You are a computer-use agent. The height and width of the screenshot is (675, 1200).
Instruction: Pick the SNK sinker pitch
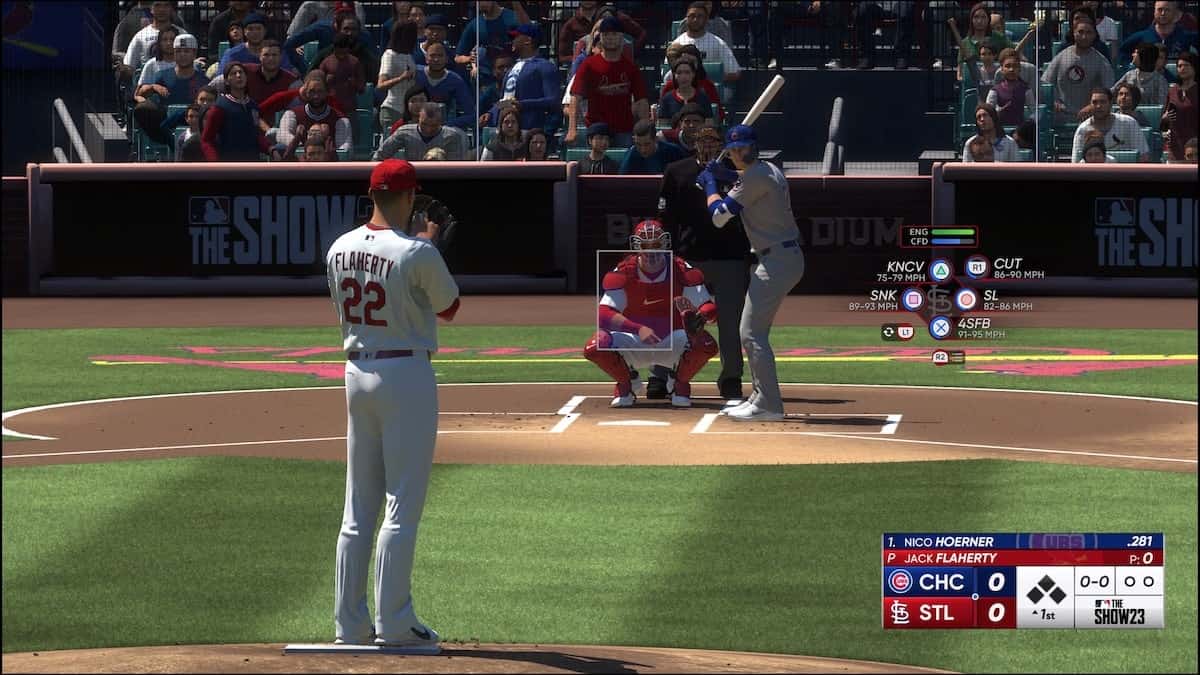912,299
